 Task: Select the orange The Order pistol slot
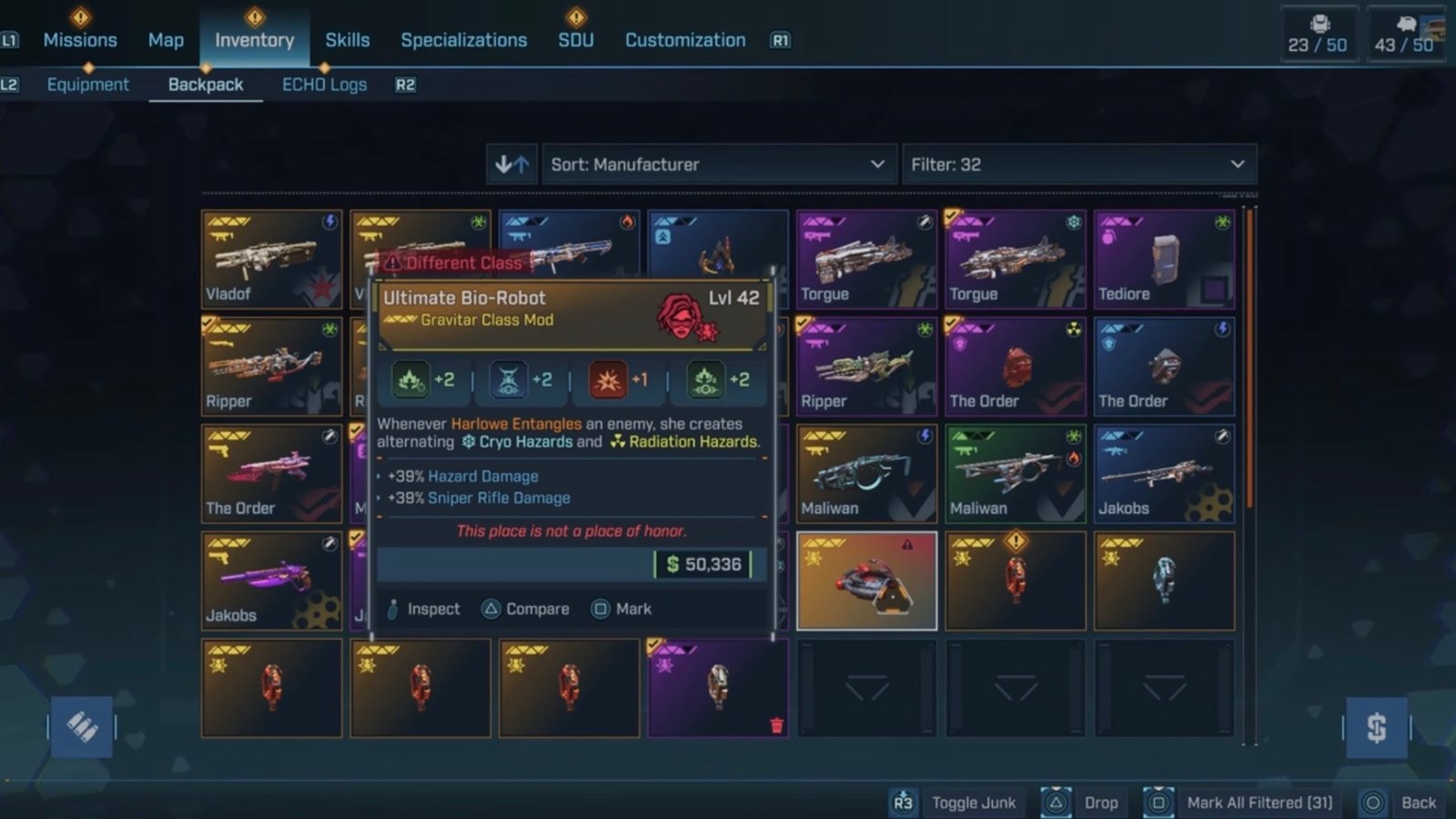271,474
